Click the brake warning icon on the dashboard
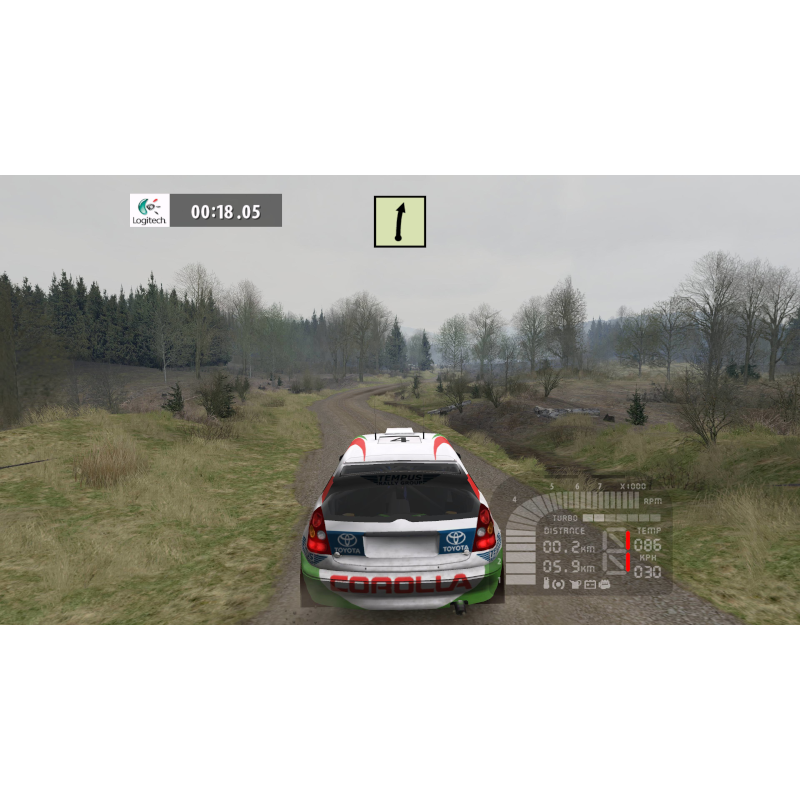Screen dimensions: 800x800 559,583
